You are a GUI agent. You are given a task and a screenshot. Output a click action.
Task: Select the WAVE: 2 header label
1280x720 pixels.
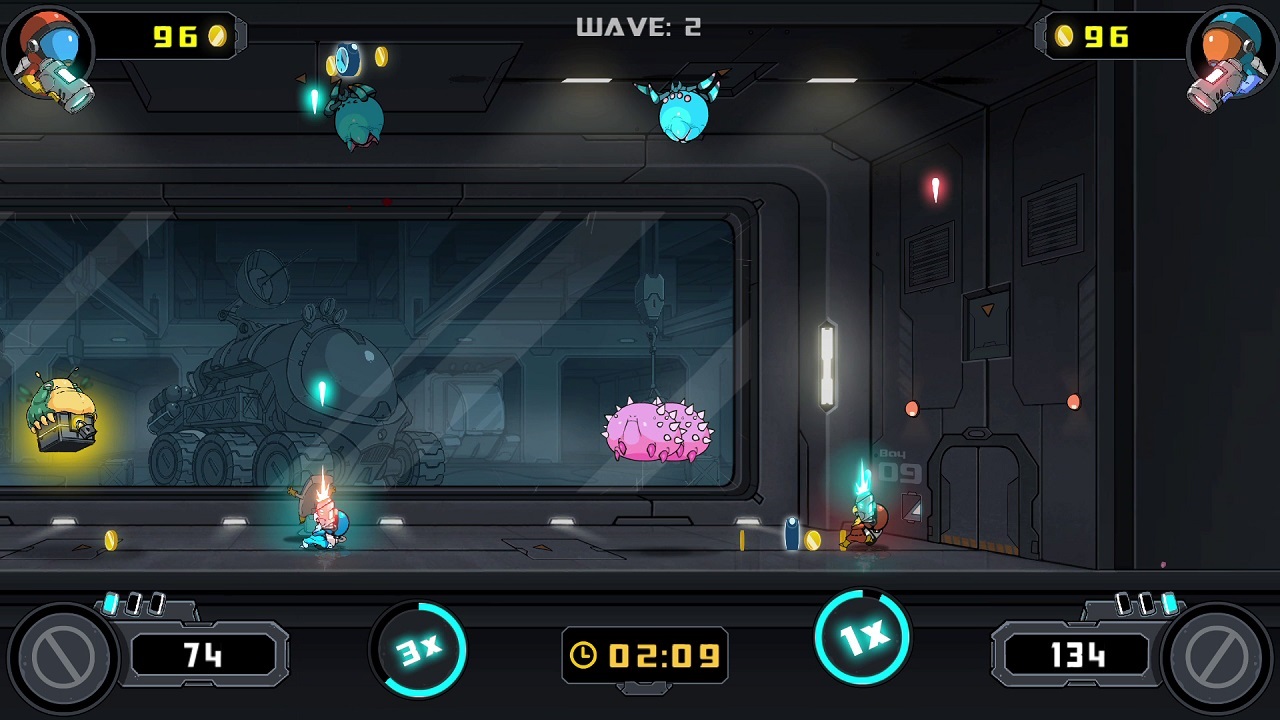click(x=638, y=27)
